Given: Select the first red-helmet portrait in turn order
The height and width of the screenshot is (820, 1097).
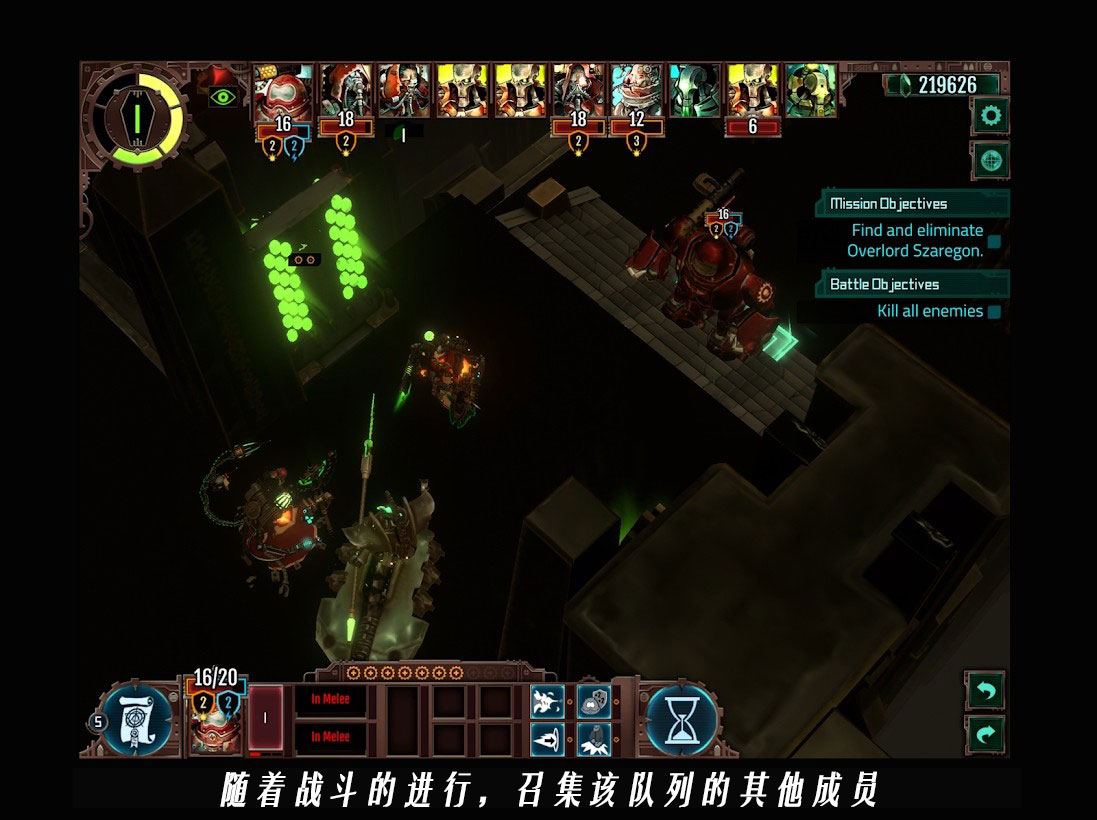Looking at the screenshot, I should (283, 92).
